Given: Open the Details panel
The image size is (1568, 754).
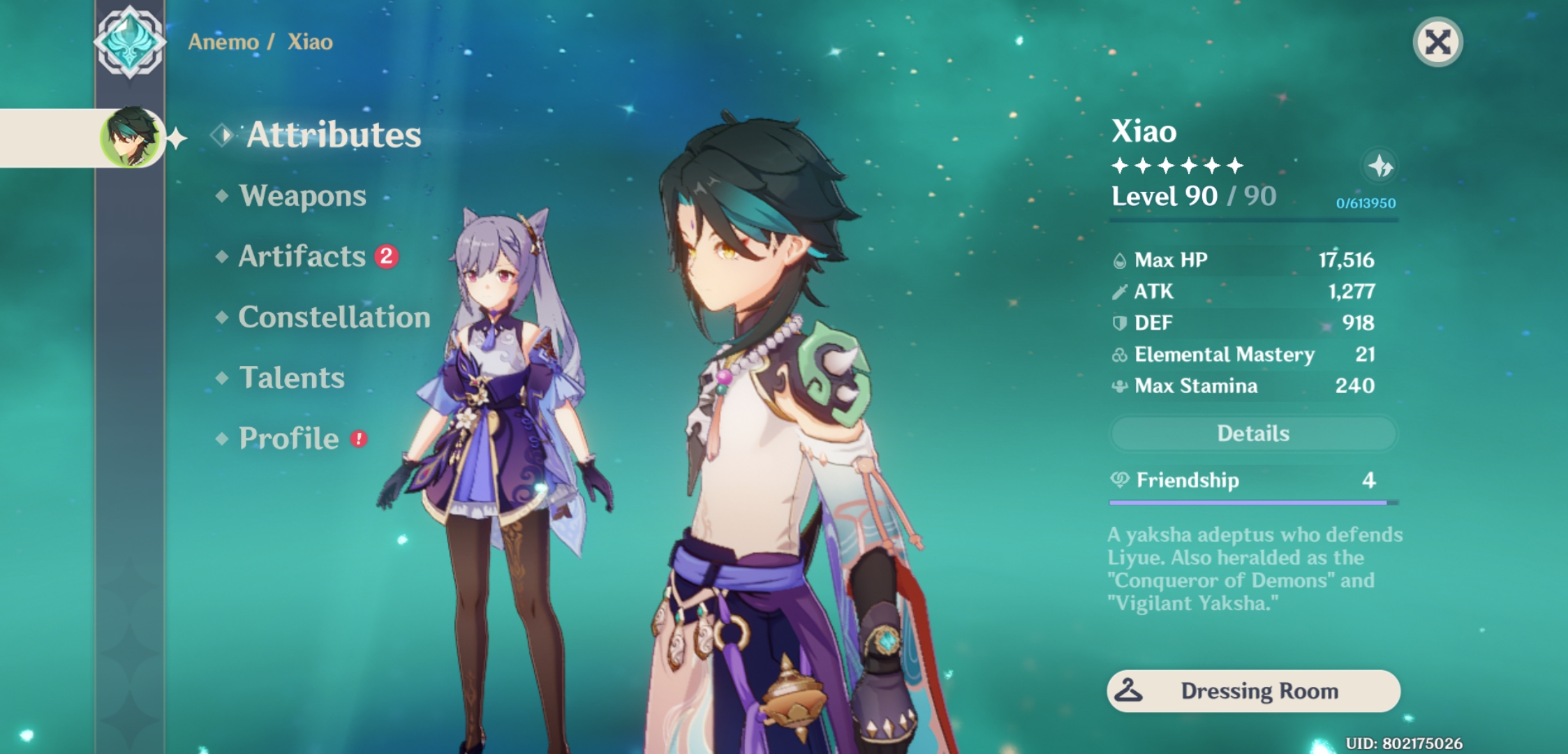Looking at the screenshot, I should pyautogui.click(x=1252, y=433).
